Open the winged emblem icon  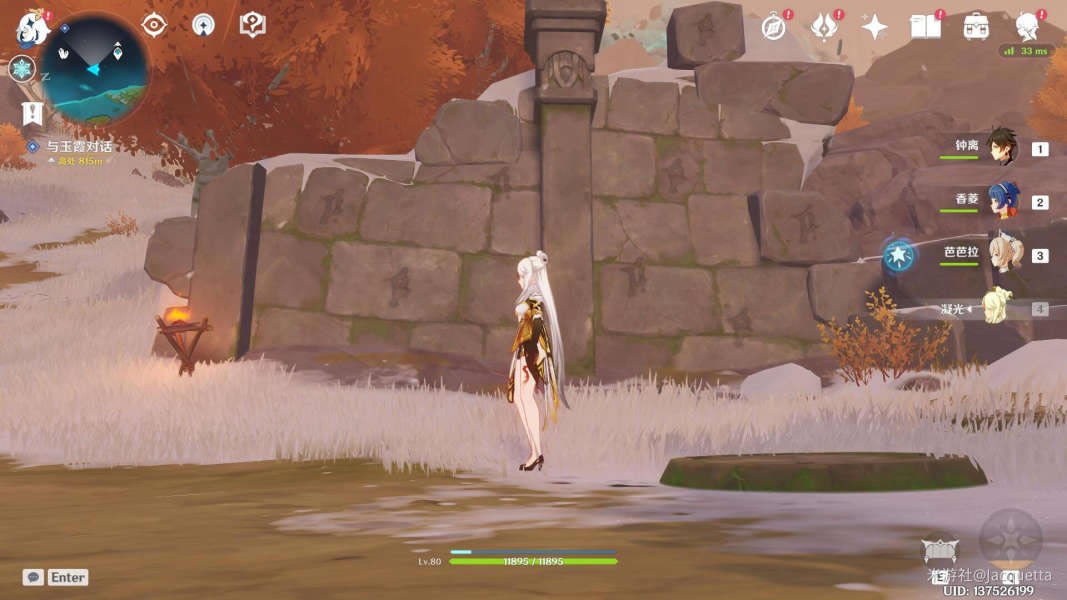coord(824,27)
